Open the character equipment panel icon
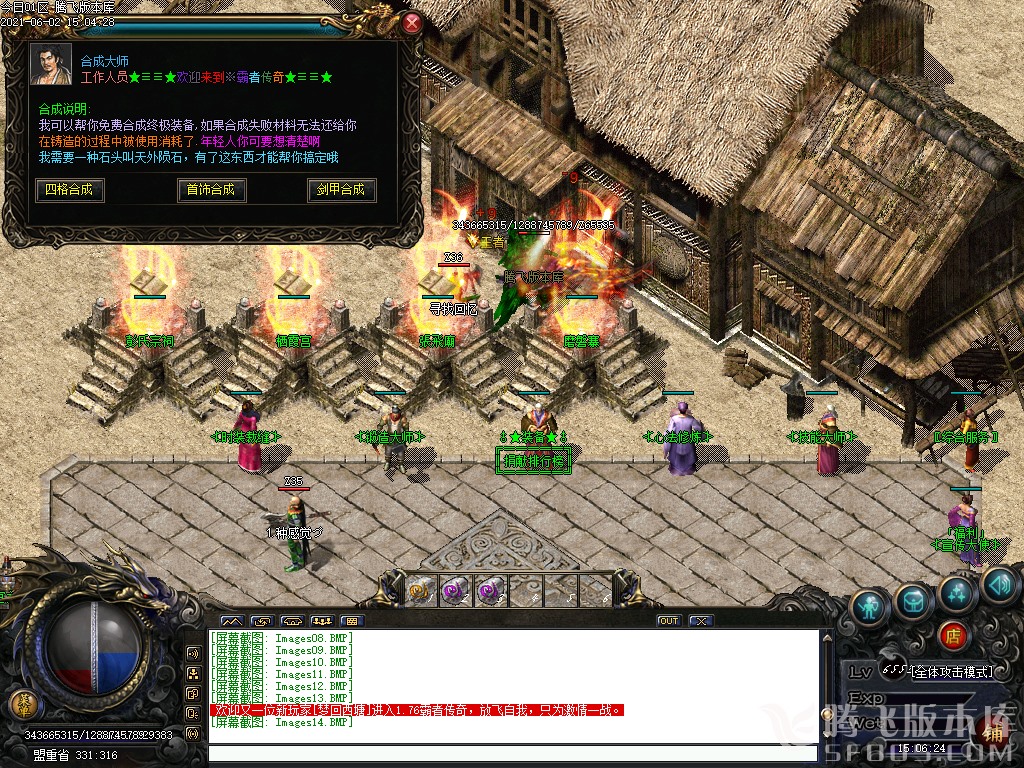The image size is (1024, 768). (x=870, y=607)
